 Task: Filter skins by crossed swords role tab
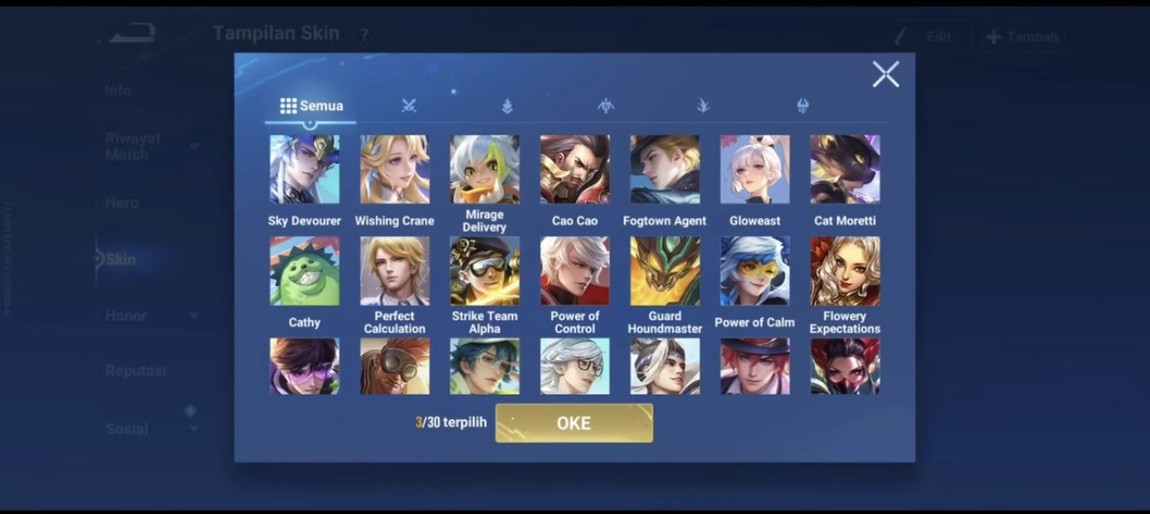(x=408, y=106)
